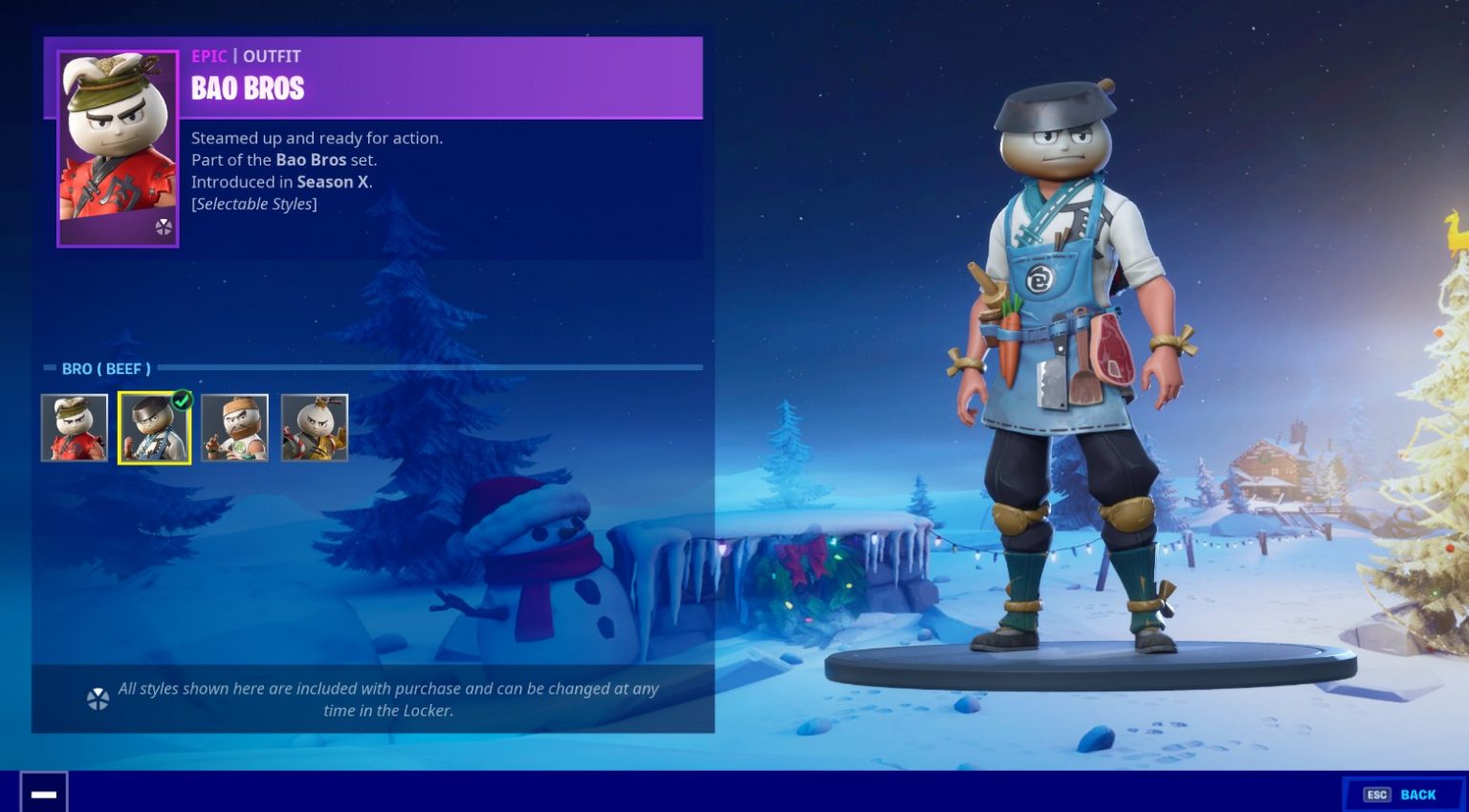Click the BAO BROS title text
1469x812 pixels.
[x=248, y=89]
